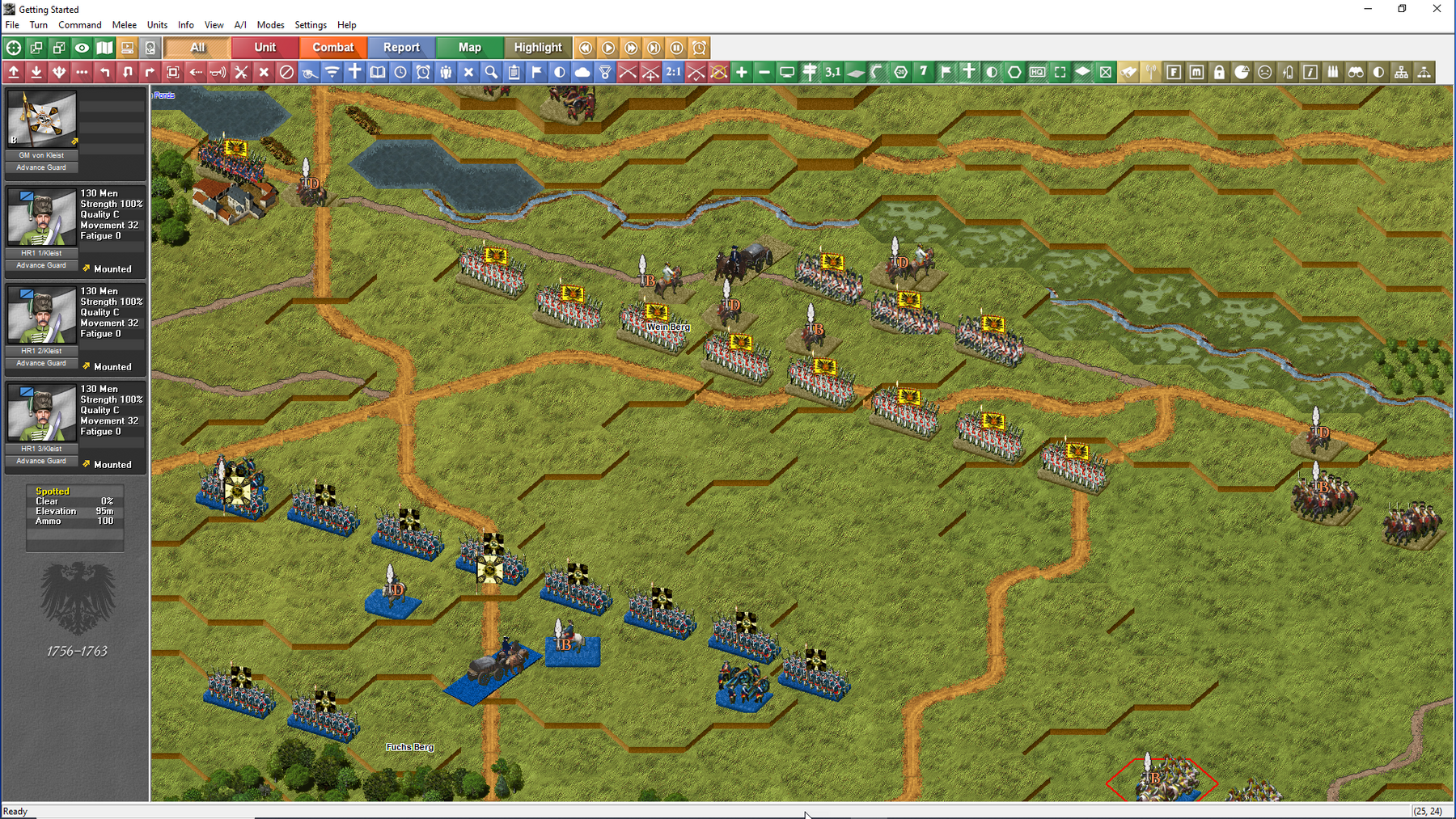Switch to the All toolbar tab
This screenshot has width=1456, height=819.
point(197,48)
